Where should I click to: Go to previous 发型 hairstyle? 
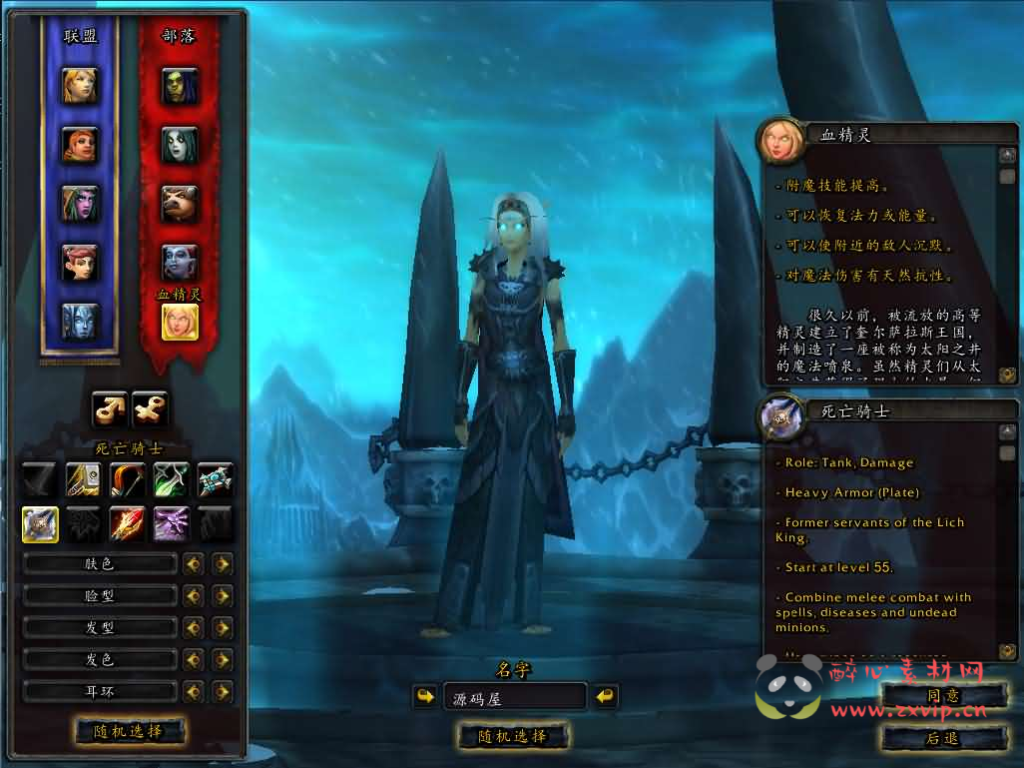[x=193, y=628]
